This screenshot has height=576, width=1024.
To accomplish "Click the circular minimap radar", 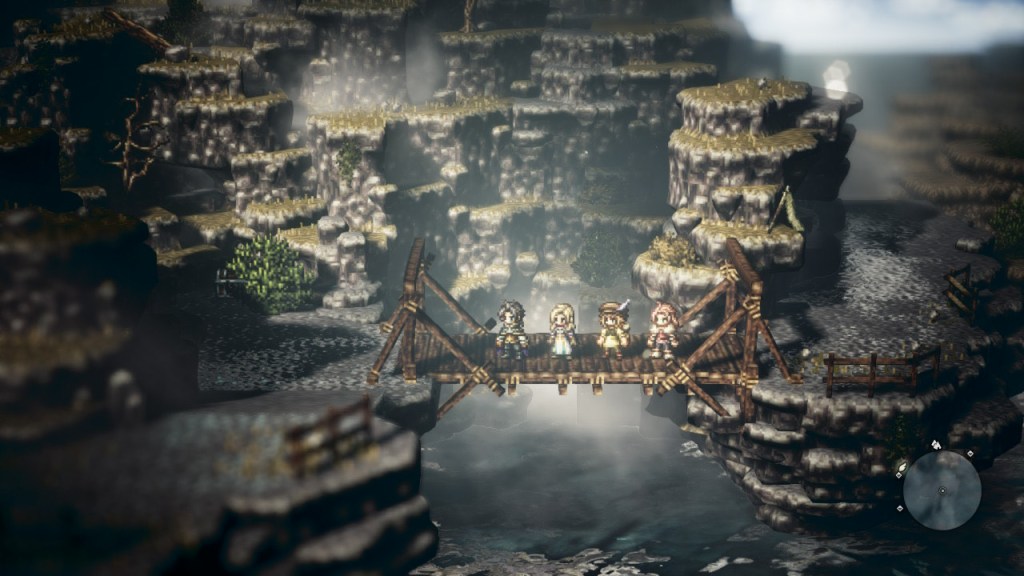I will coord(941,490).
